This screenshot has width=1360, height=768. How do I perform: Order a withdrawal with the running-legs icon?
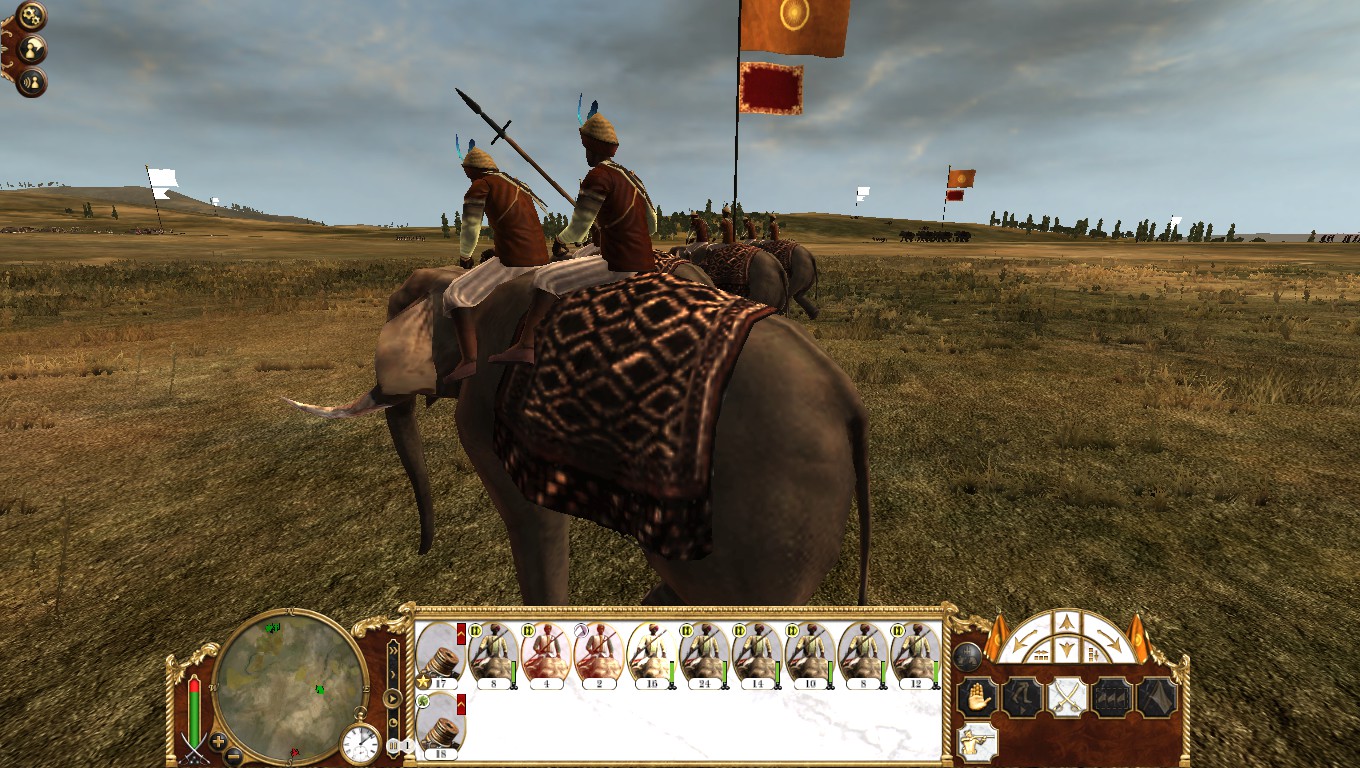(1022, 696)
